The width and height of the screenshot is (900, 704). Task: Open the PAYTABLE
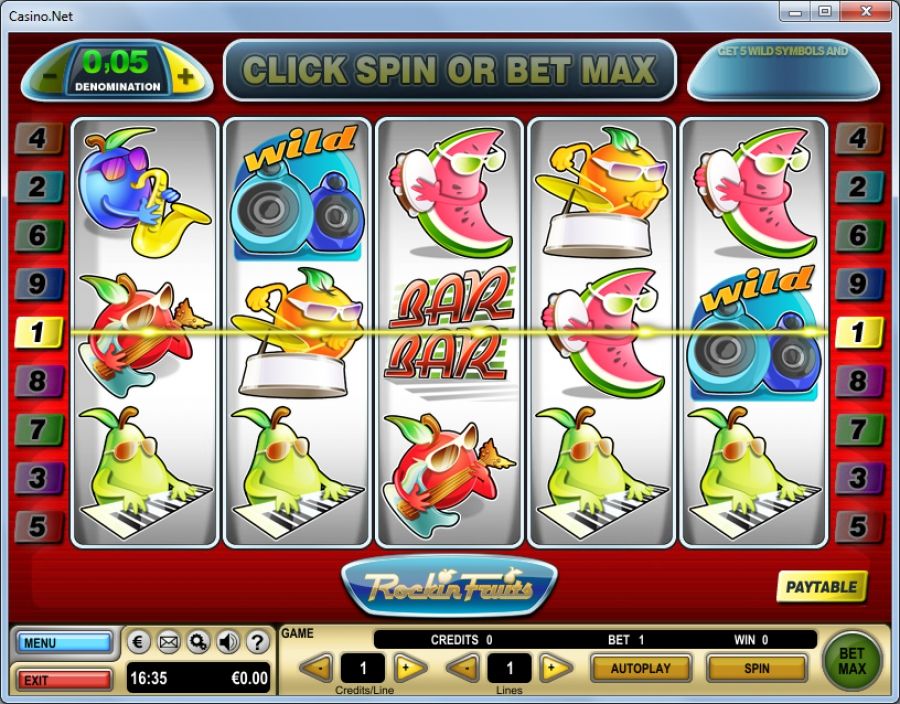[x=821, y=587]
